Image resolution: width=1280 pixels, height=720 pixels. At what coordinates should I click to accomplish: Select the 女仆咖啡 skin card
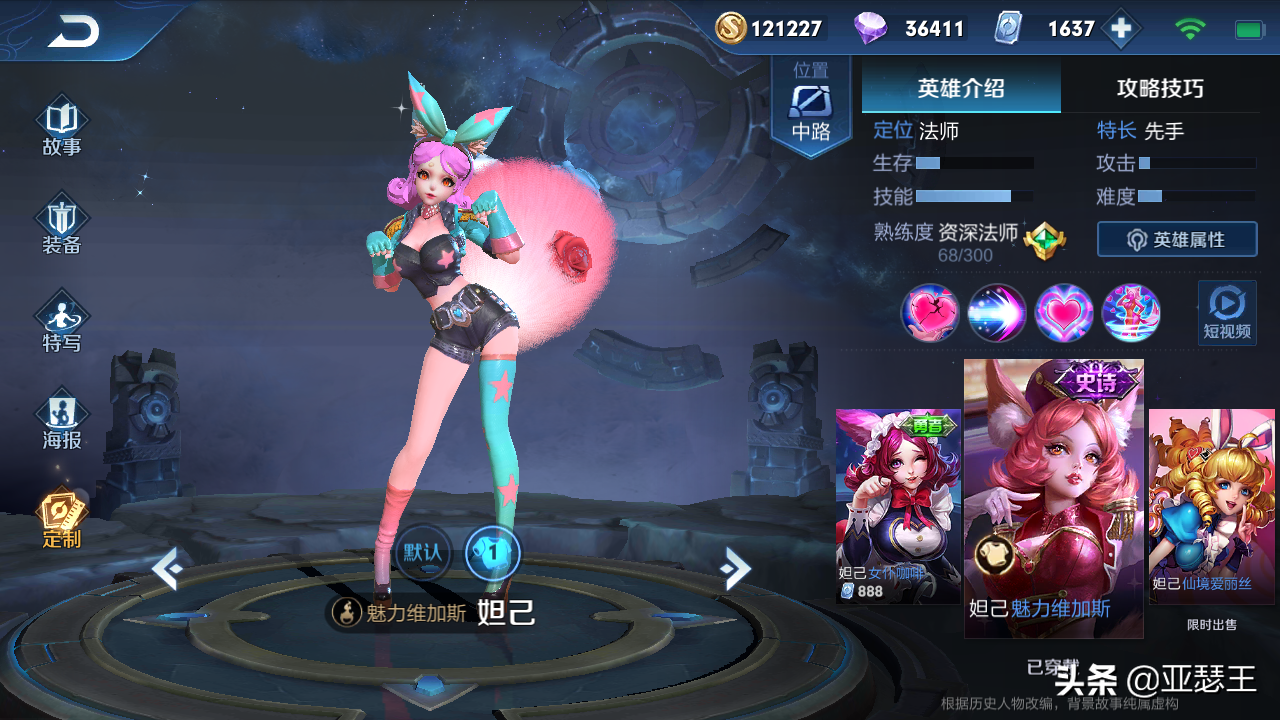tap(897, 505)
